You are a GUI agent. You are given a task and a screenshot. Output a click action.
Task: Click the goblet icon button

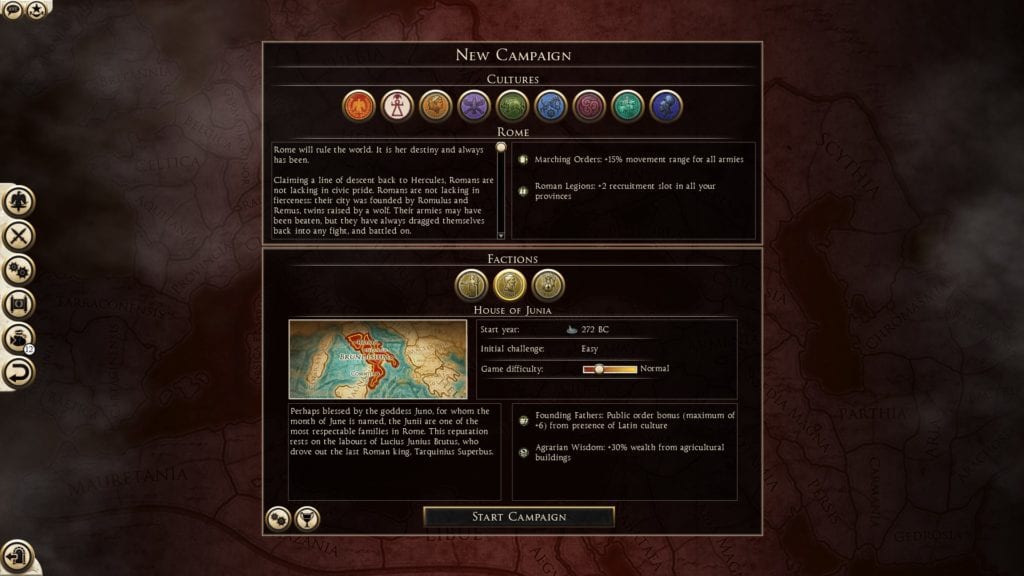(x=307, y=518)
